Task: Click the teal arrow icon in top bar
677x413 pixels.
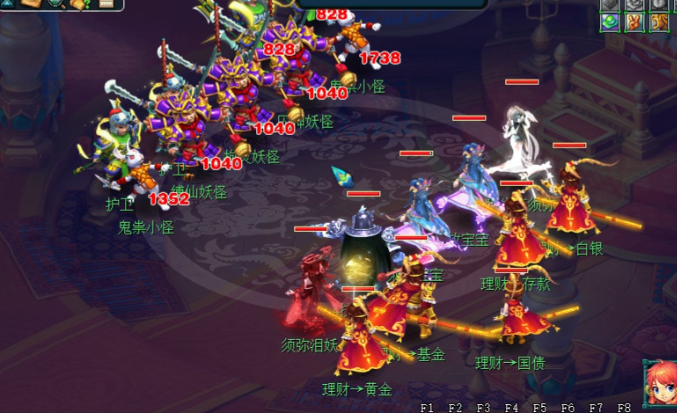Action: coord(8,4)
